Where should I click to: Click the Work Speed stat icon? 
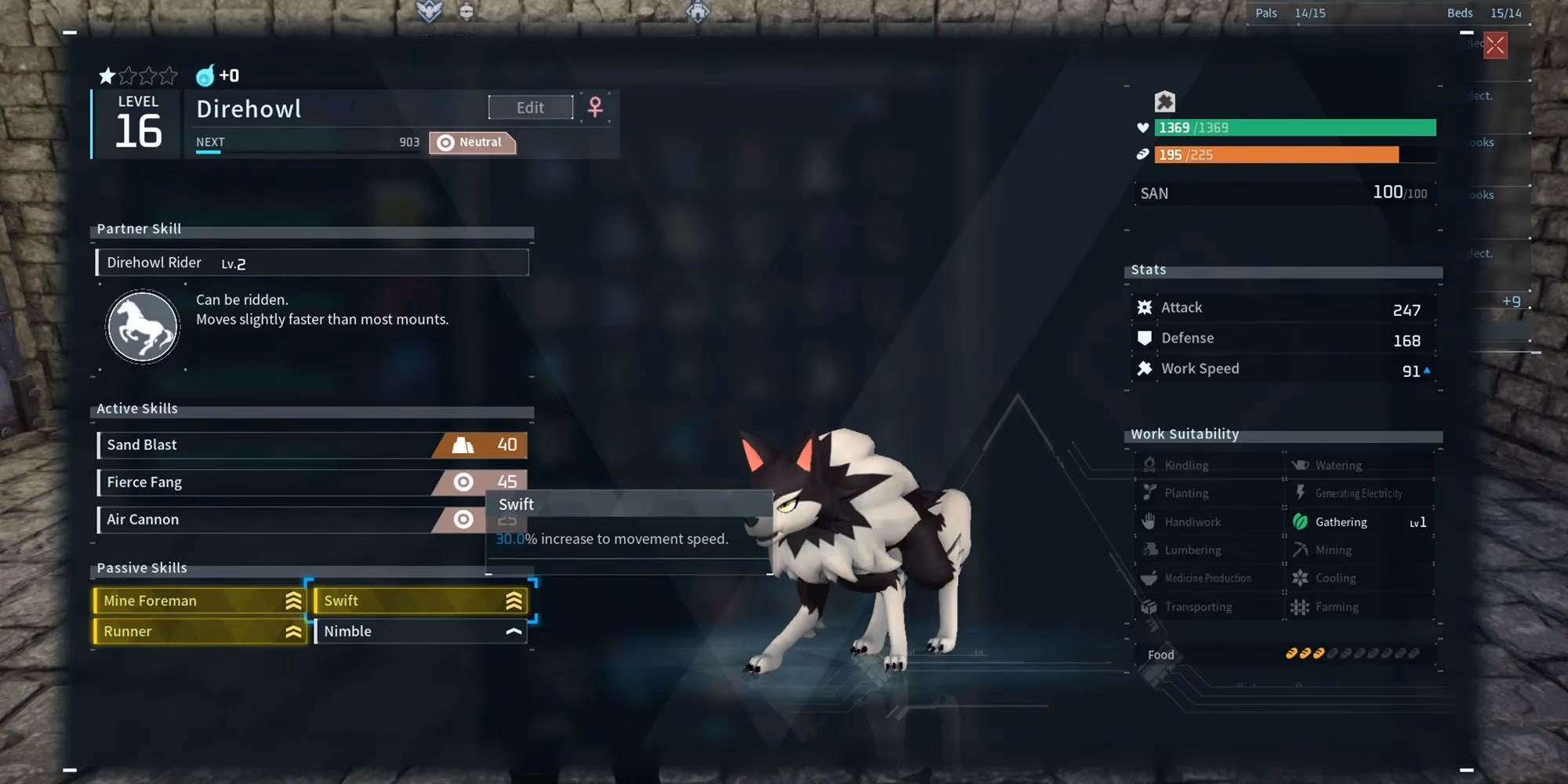click(x=1145, y=367)
